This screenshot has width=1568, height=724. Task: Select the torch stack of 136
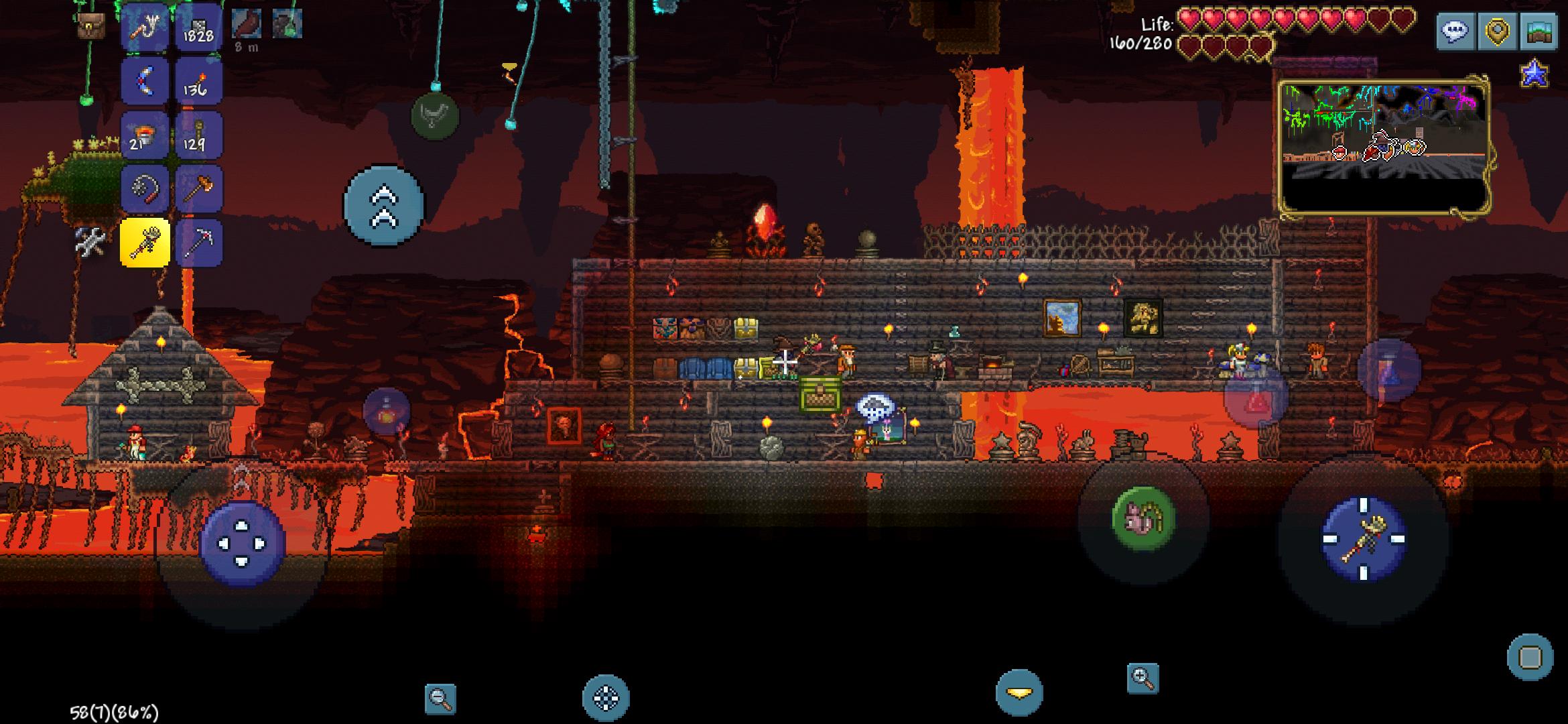click(x=198, y=81)
